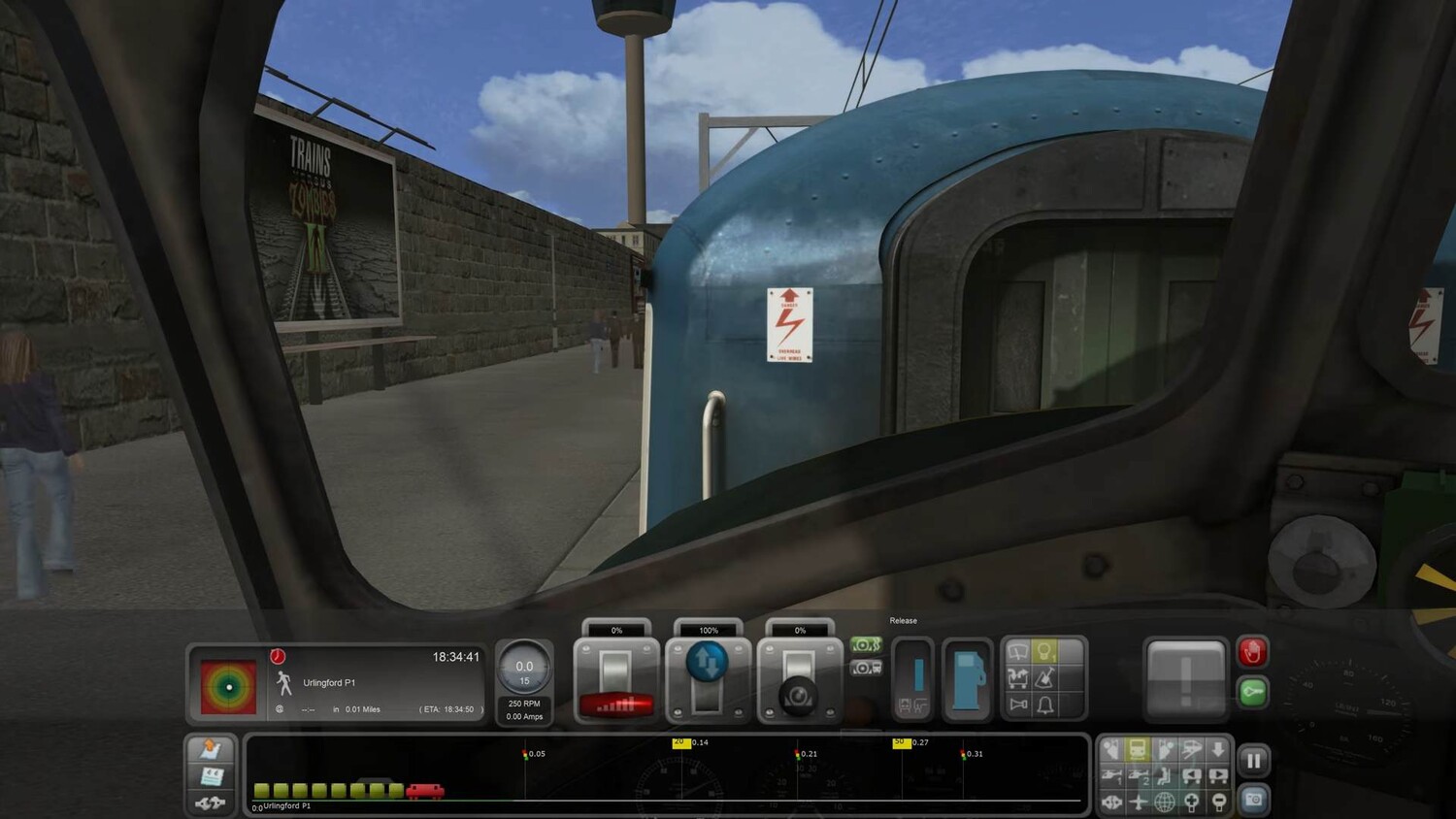Viewport: 1456px width, 819px height.
Task: Click the blue fuel pump gauge
Action: 967,678
